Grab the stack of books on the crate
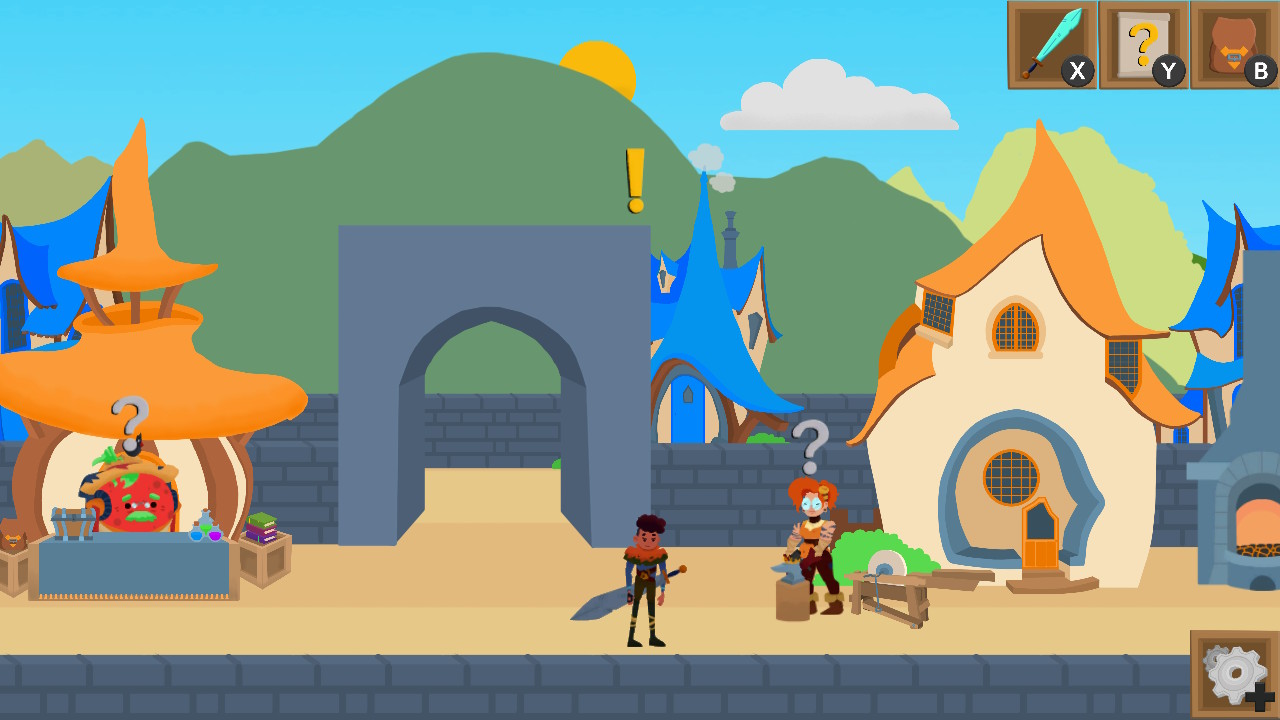The height and width of the screenshot is (720, 1280). [262, 528]
